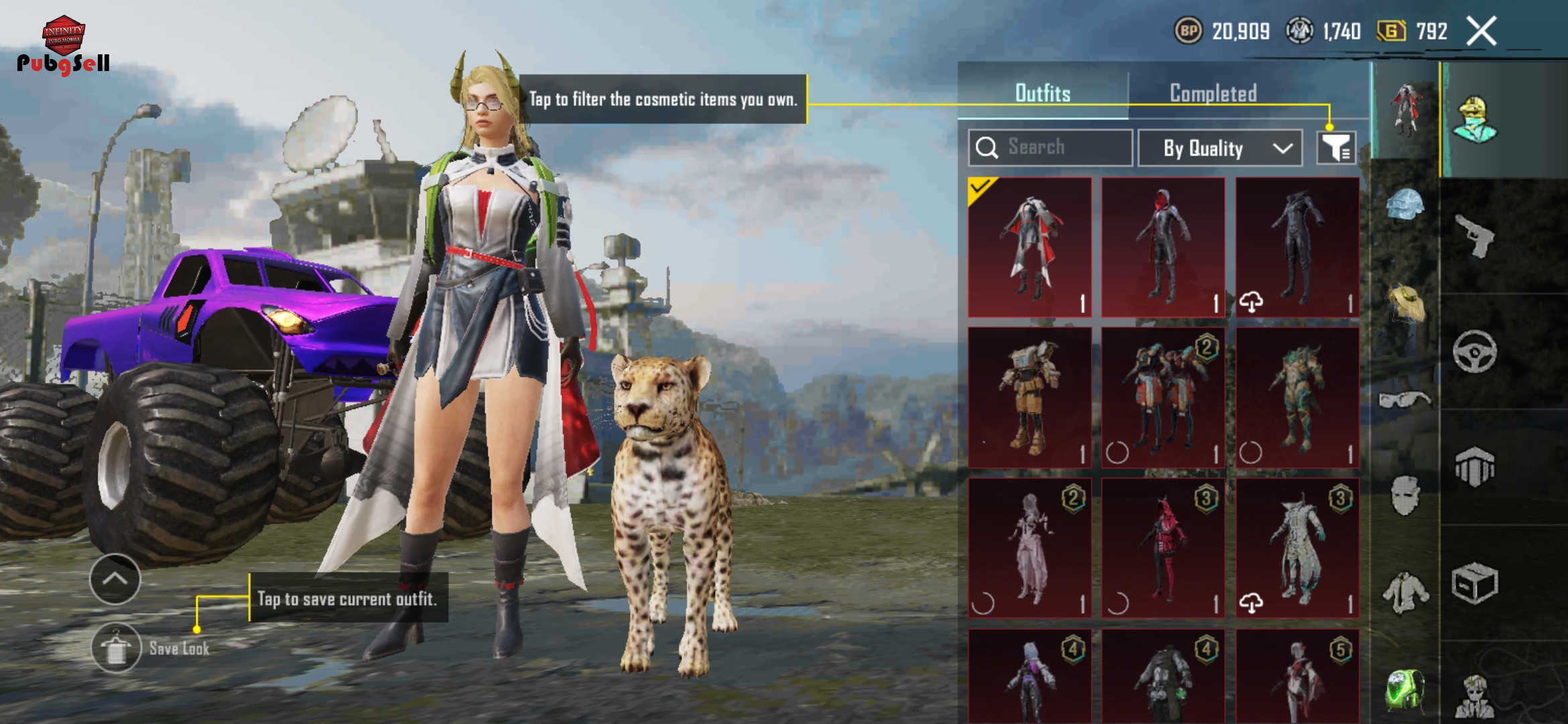Choose the red hooded black outfit
Viewport: 1568px width, 724px height.
point(1163,247)
